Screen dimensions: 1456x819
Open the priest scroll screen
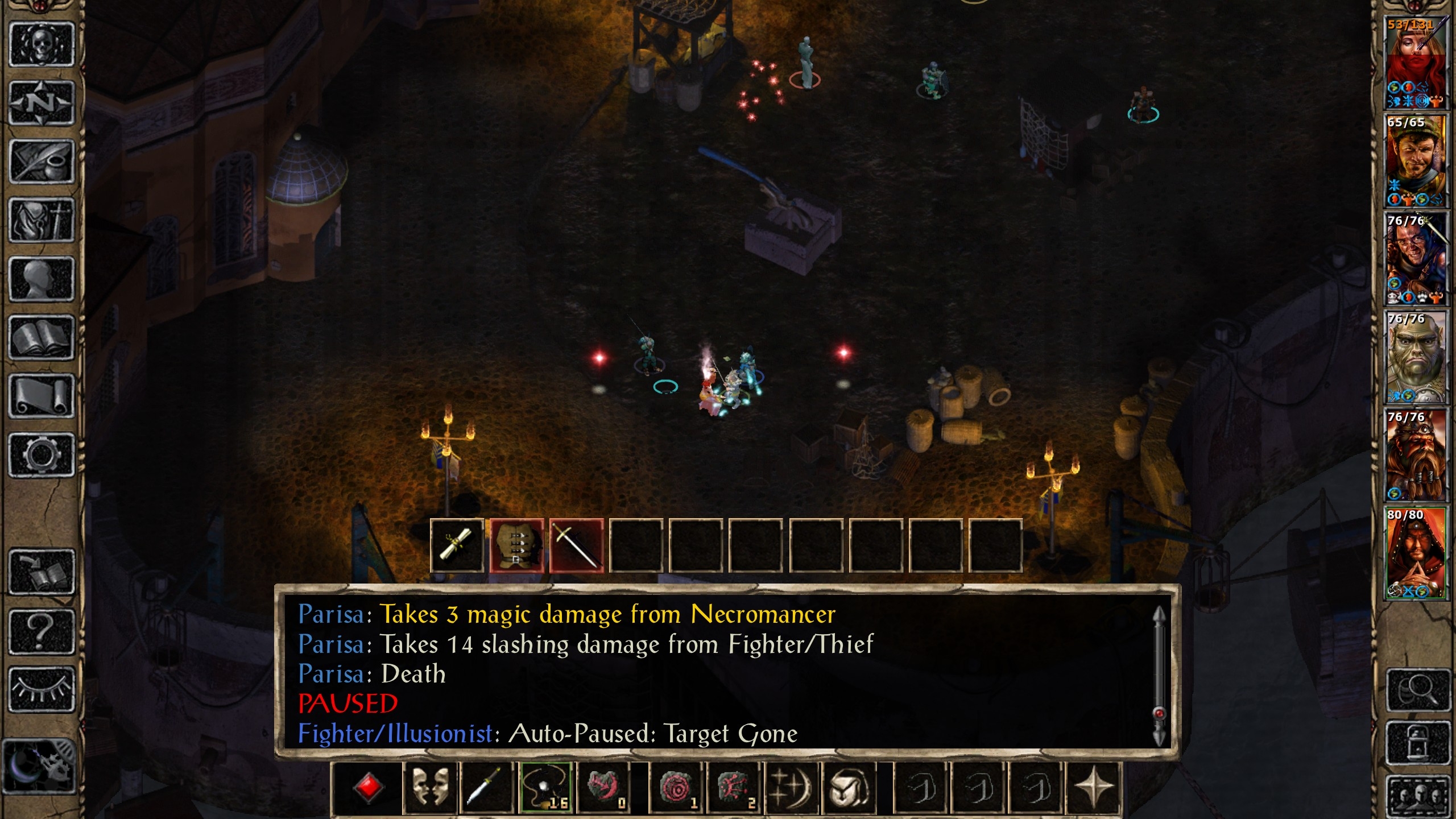point(41,396)
